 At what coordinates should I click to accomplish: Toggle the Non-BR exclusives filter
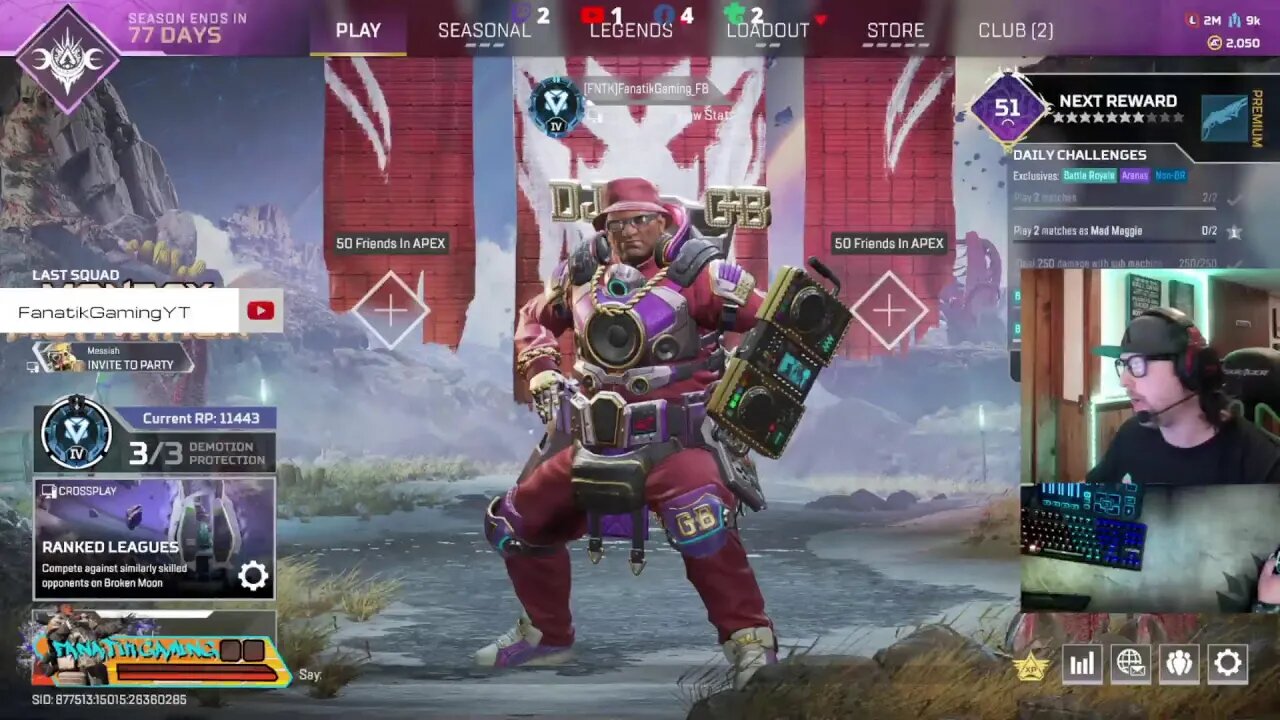coord(1171,175)
